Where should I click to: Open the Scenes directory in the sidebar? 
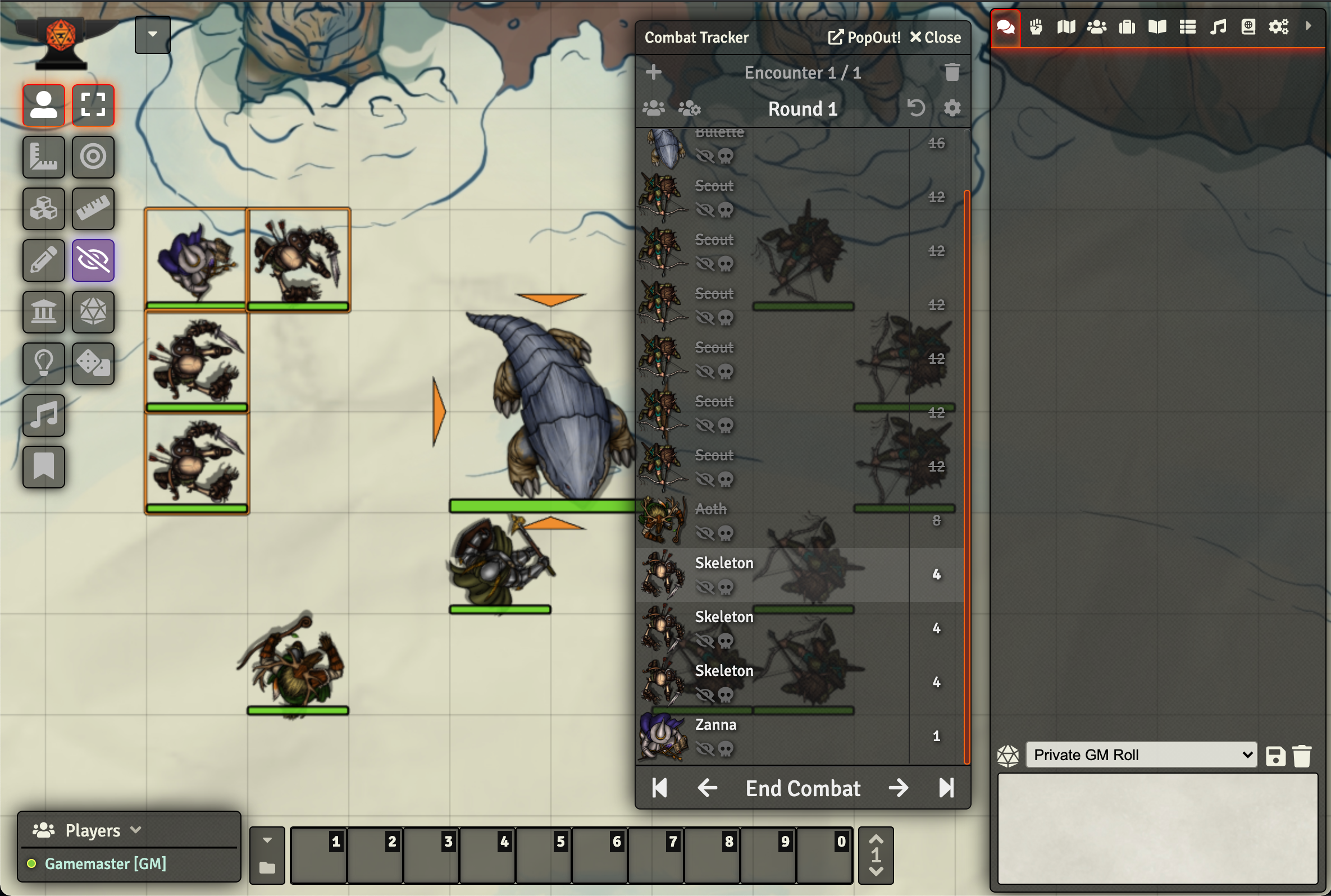point(1065,26)
